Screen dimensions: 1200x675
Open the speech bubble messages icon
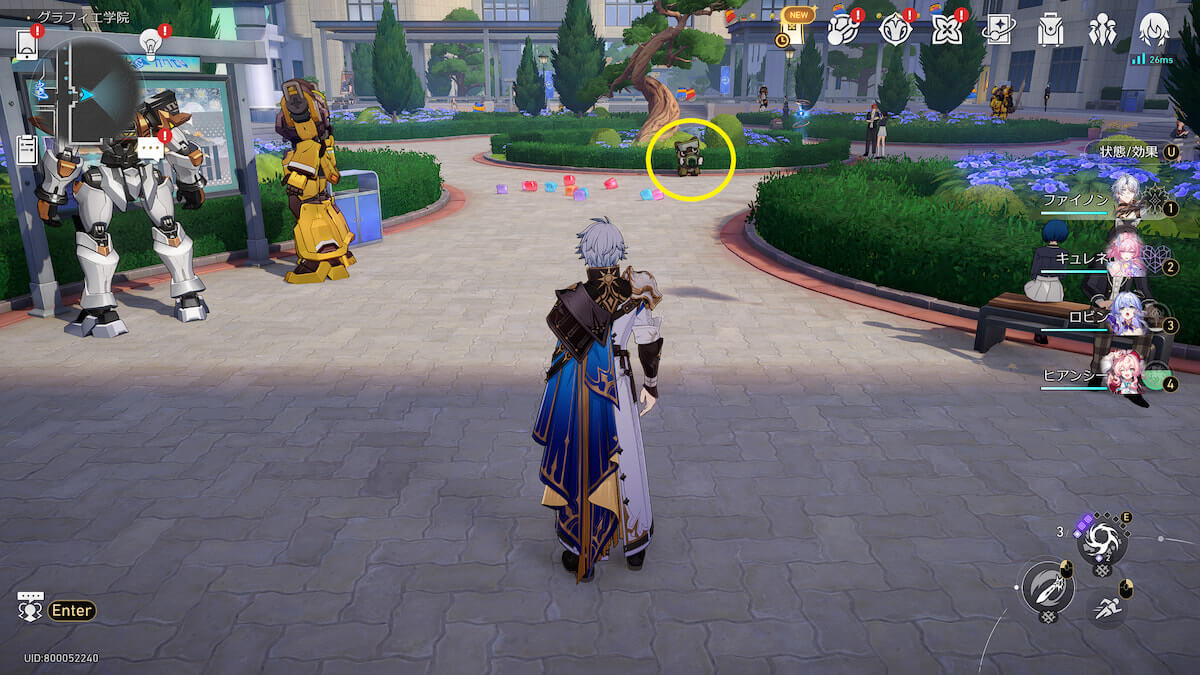pos(149,149)
